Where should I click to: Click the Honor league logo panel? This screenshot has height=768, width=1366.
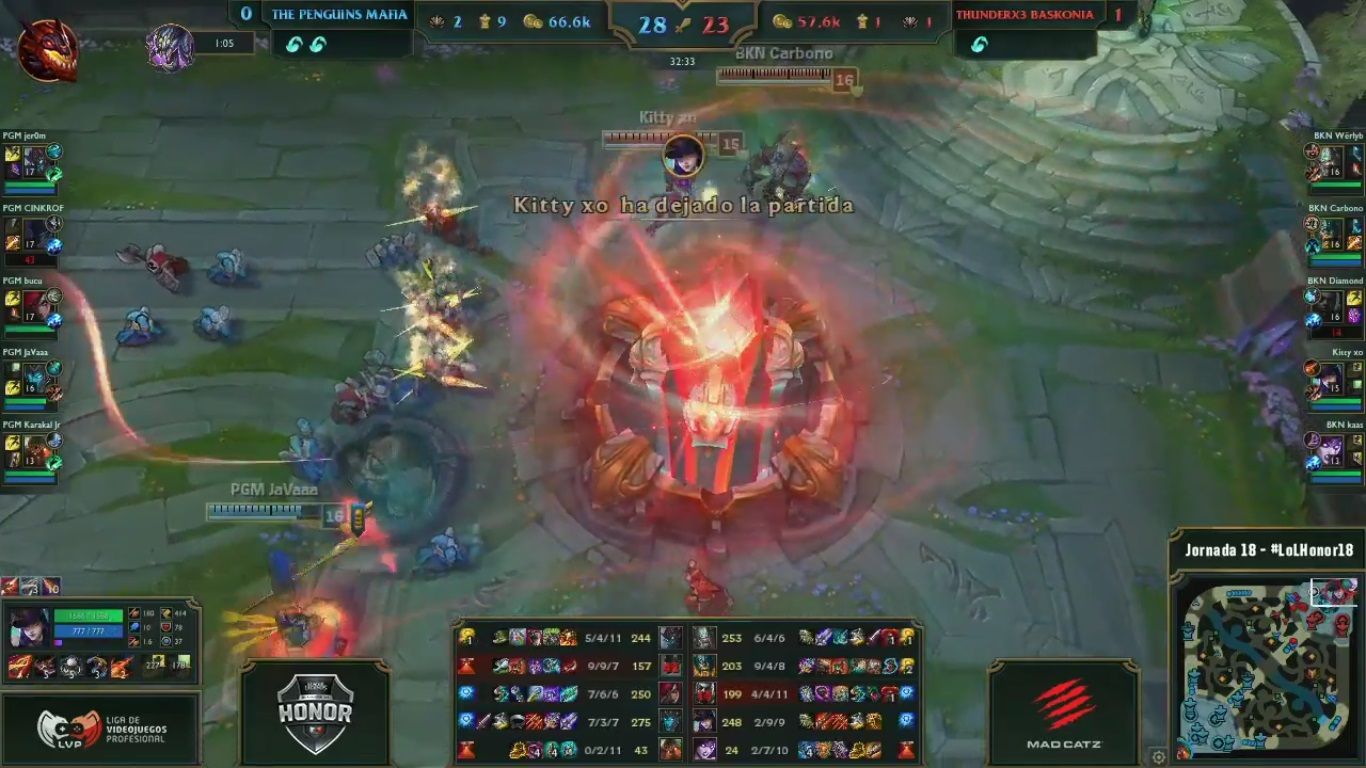pyautogui.click(x=314, y=714)
